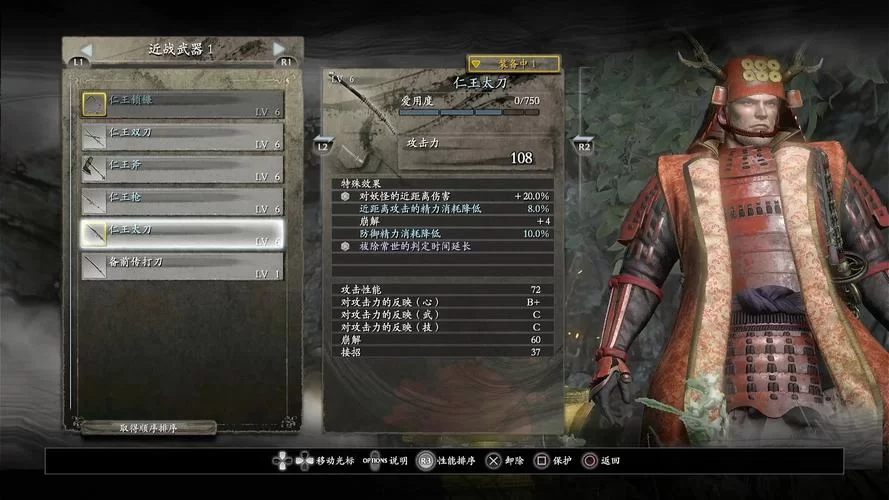Choose the 仁王双刀 dual swords entry
Viewport: 889px width, 500px height.
182,137
